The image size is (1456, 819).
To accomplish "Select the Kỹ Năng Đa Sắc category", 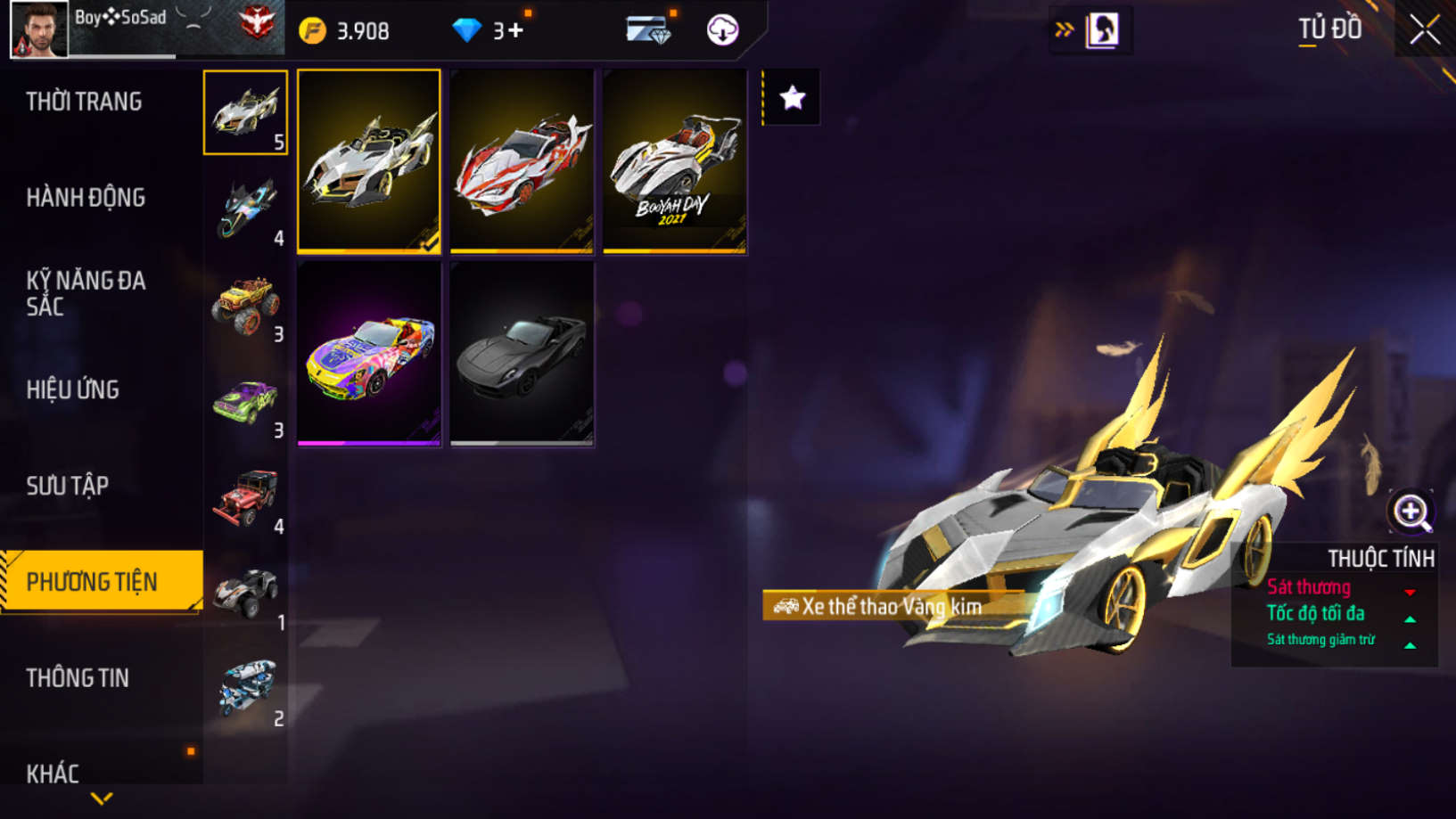I will pyautogui.click(x=86, y=293).
